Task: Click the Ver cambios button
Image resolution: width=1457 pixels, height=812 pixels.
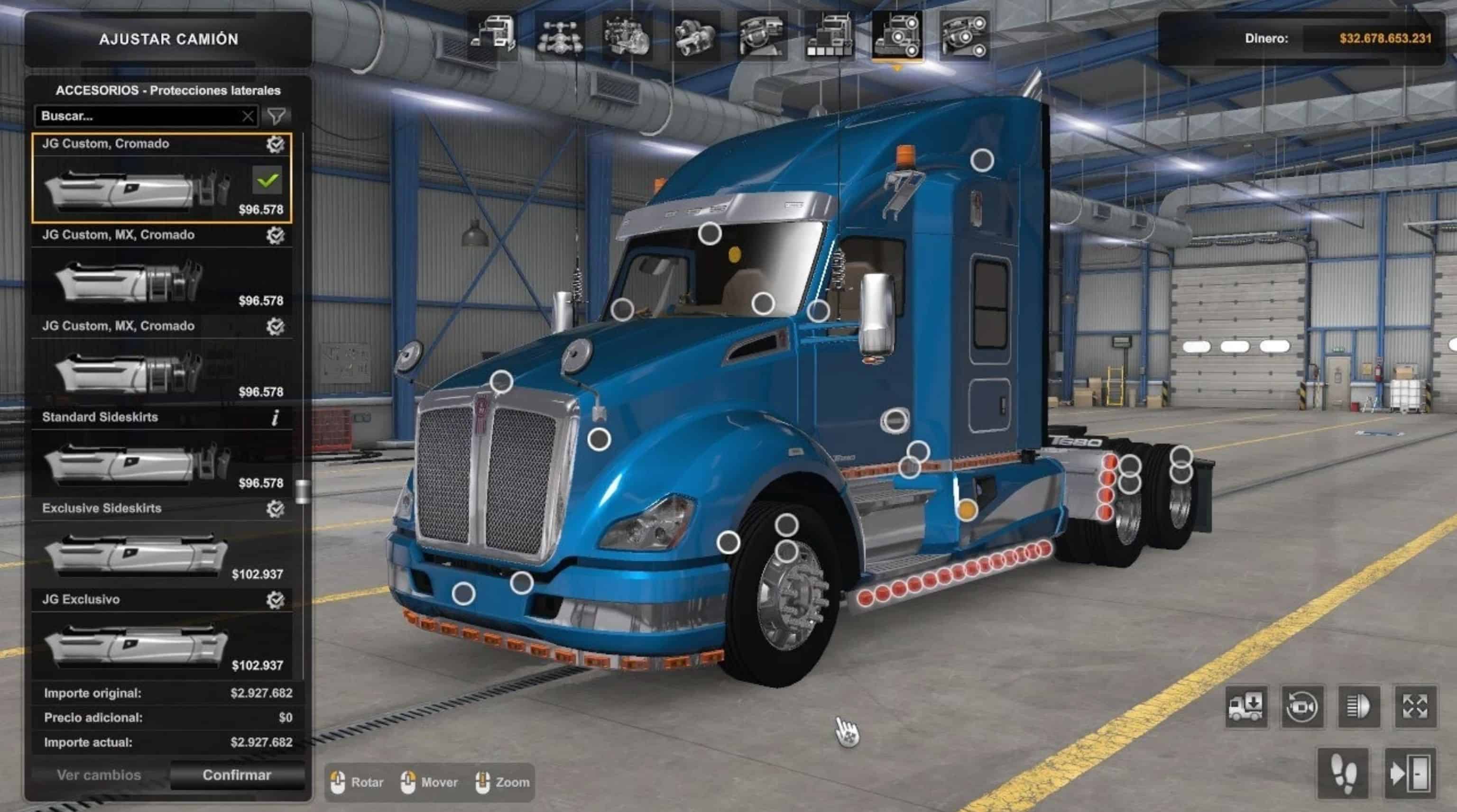Action: click(x=99, y=775)
